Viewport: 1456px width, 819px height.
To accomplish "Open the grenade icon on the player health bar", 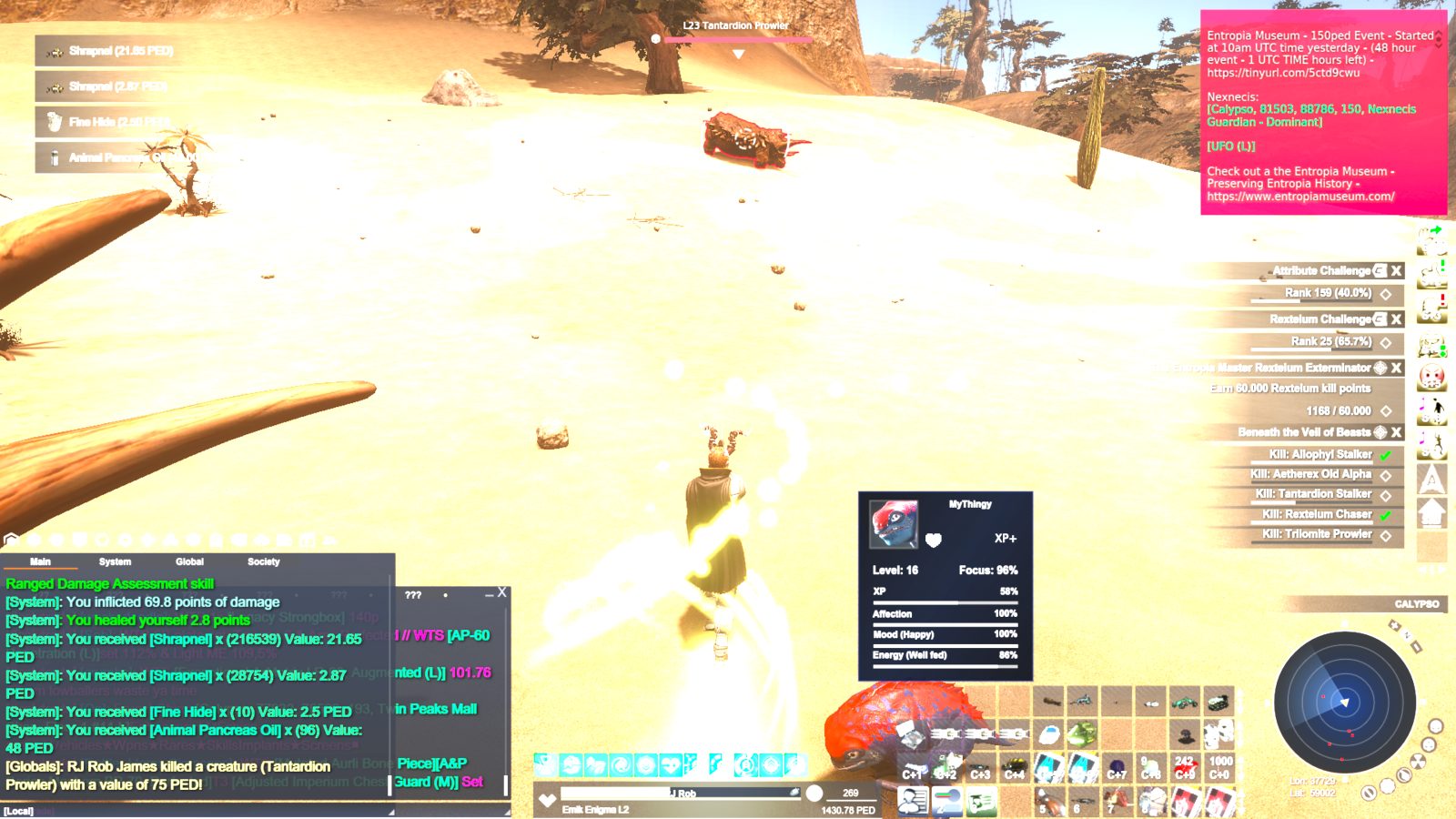I will coord(794,793).
